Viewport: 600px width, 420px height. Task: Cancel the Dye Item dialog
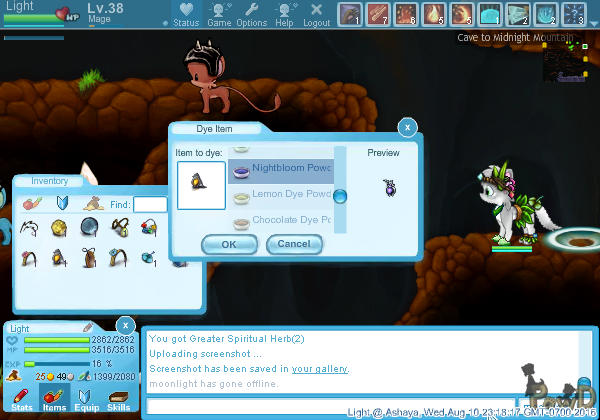294,244
